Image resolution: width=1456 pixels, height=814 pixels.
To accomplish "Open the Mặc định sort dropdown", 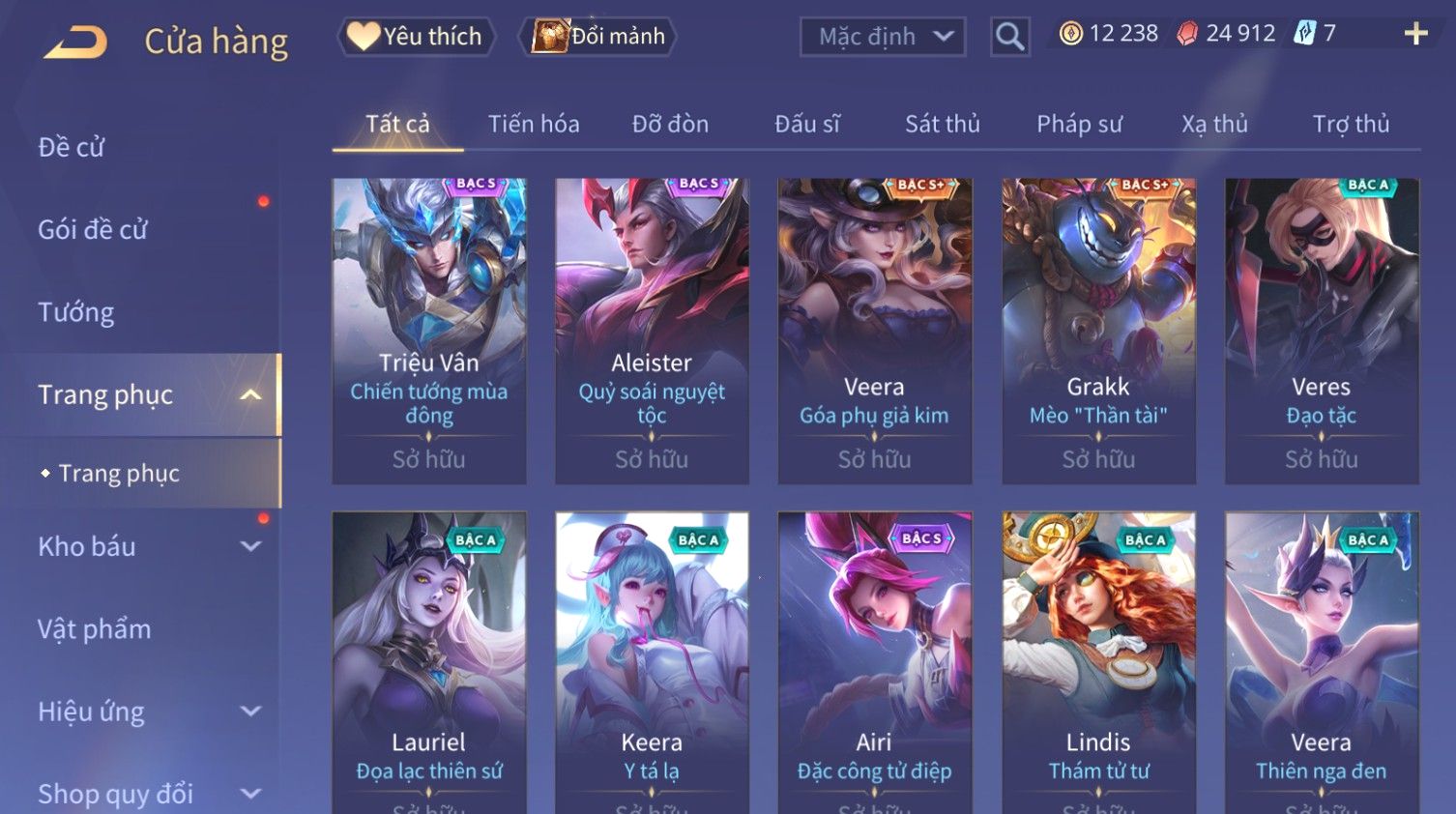I will tap(882, 37).
